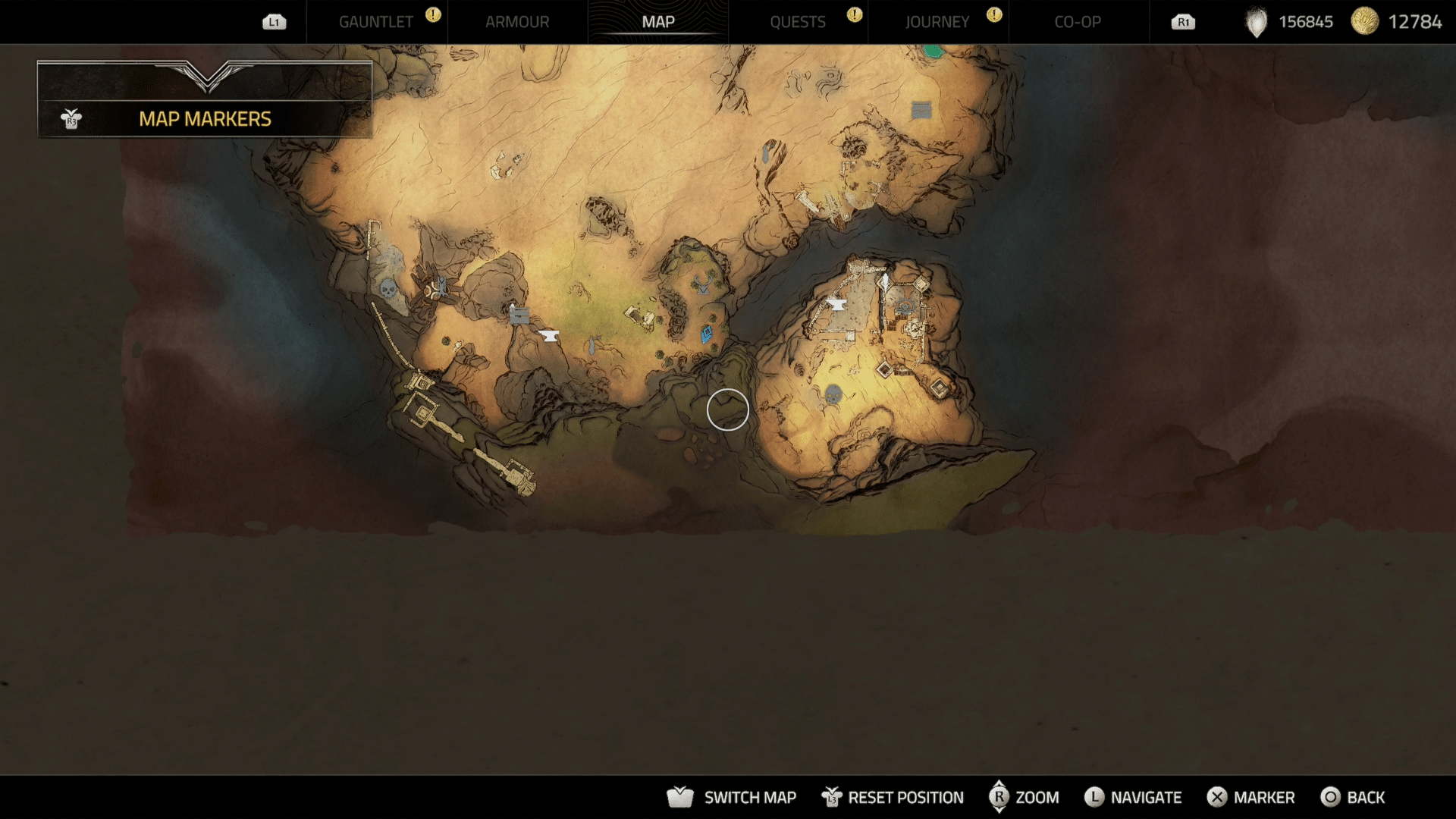Click the circular map cursor near the canyon
The width and height of the screenshot is (1456, 819).
(x=726, y=409)
